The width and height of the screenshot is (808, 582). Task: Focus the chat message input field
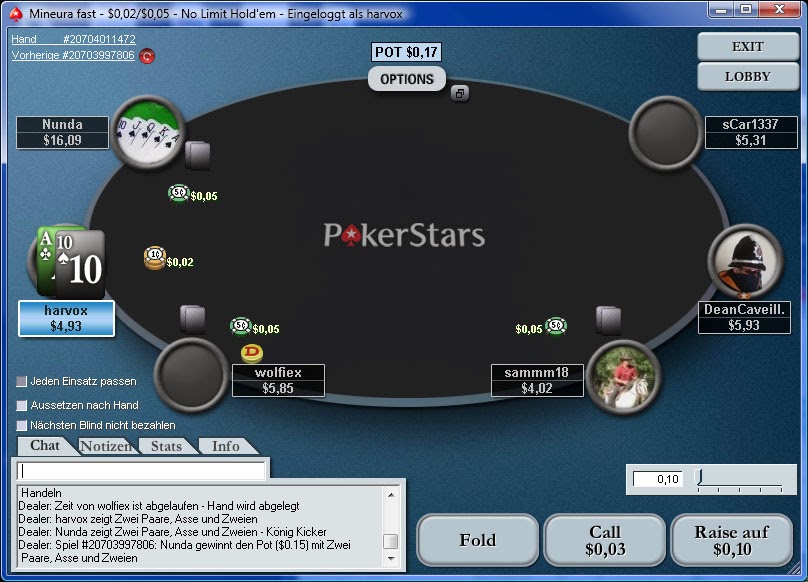pyautogui.click(x=142, y=470)
